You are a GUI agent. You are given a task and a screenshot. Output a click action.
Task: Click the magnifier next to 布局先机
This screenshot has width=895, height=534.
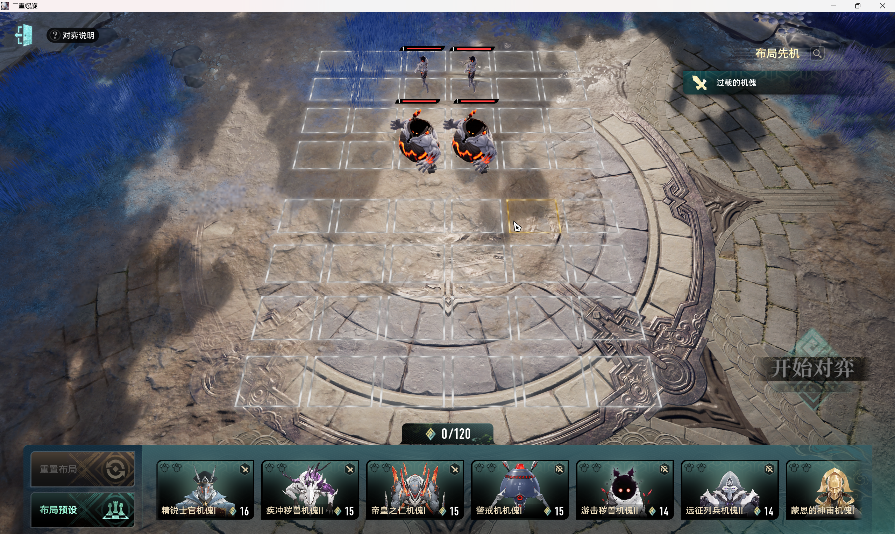[x=818, y=54]
